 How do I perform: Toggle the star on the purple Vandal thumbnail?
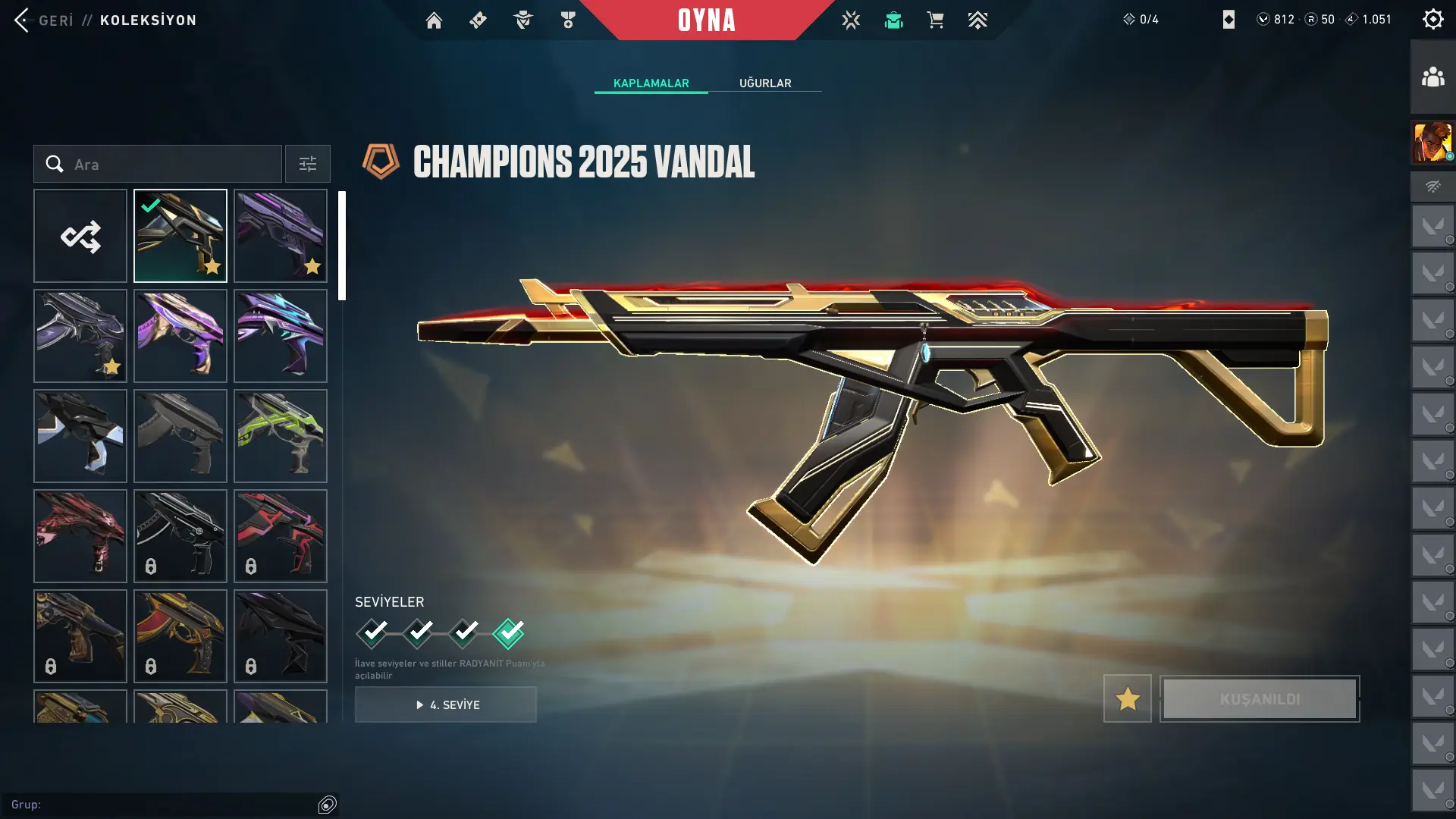tap(312, 266)
